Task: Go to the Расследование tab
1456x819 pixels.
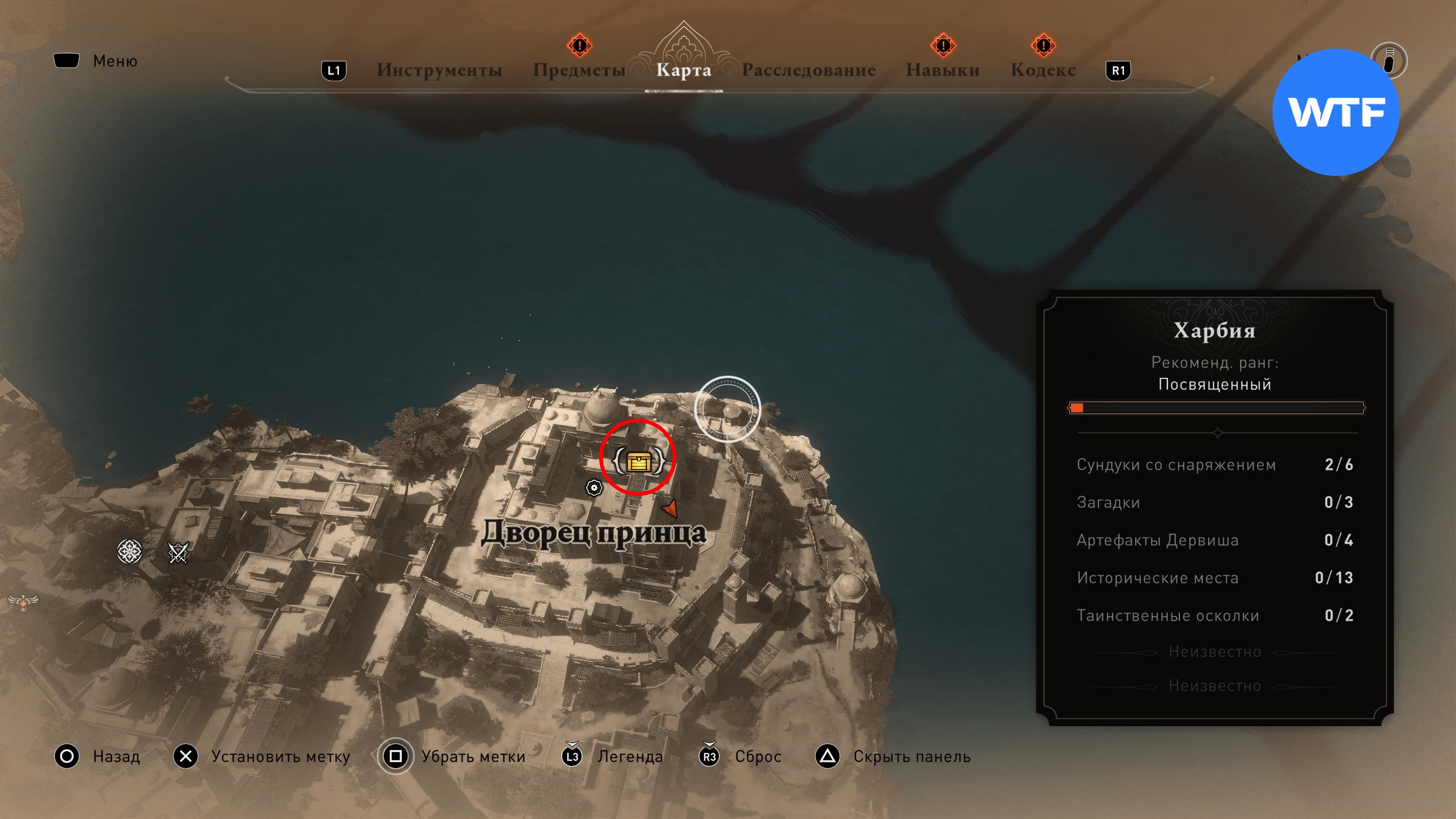Action: [x=808, y=70]
